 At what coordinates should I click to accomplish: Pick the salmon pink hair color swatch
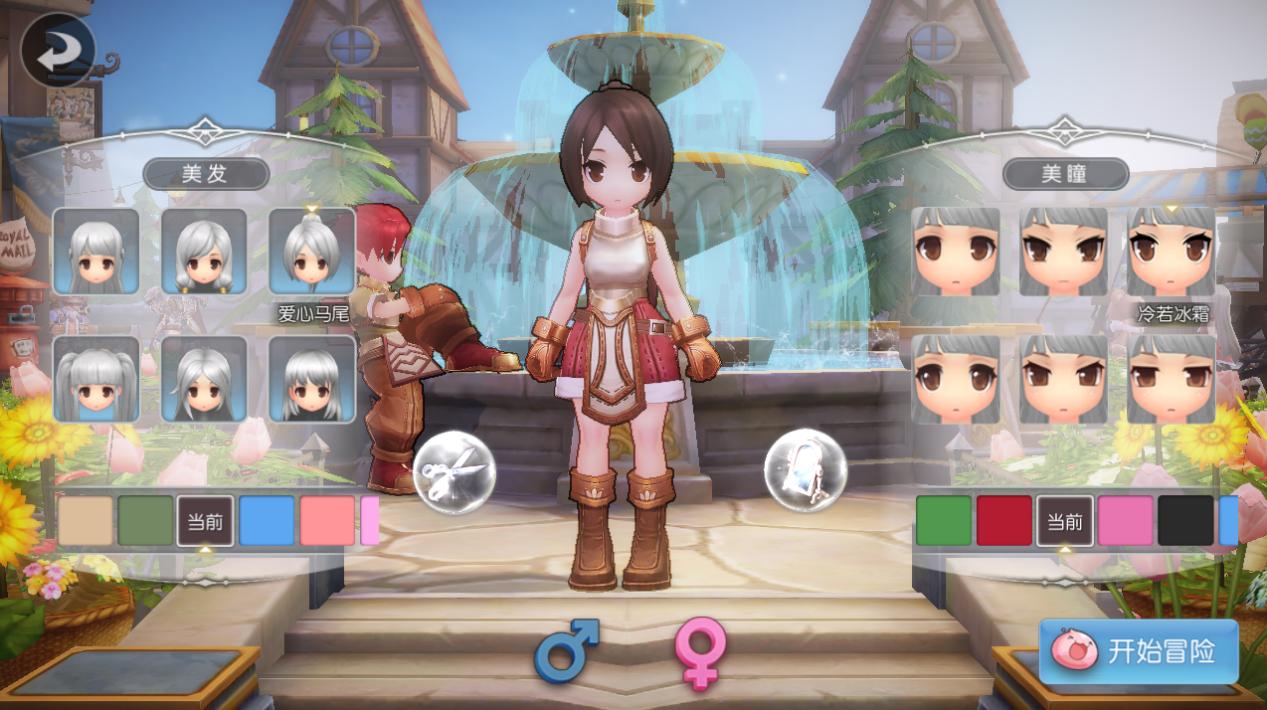tap(327, 521)
